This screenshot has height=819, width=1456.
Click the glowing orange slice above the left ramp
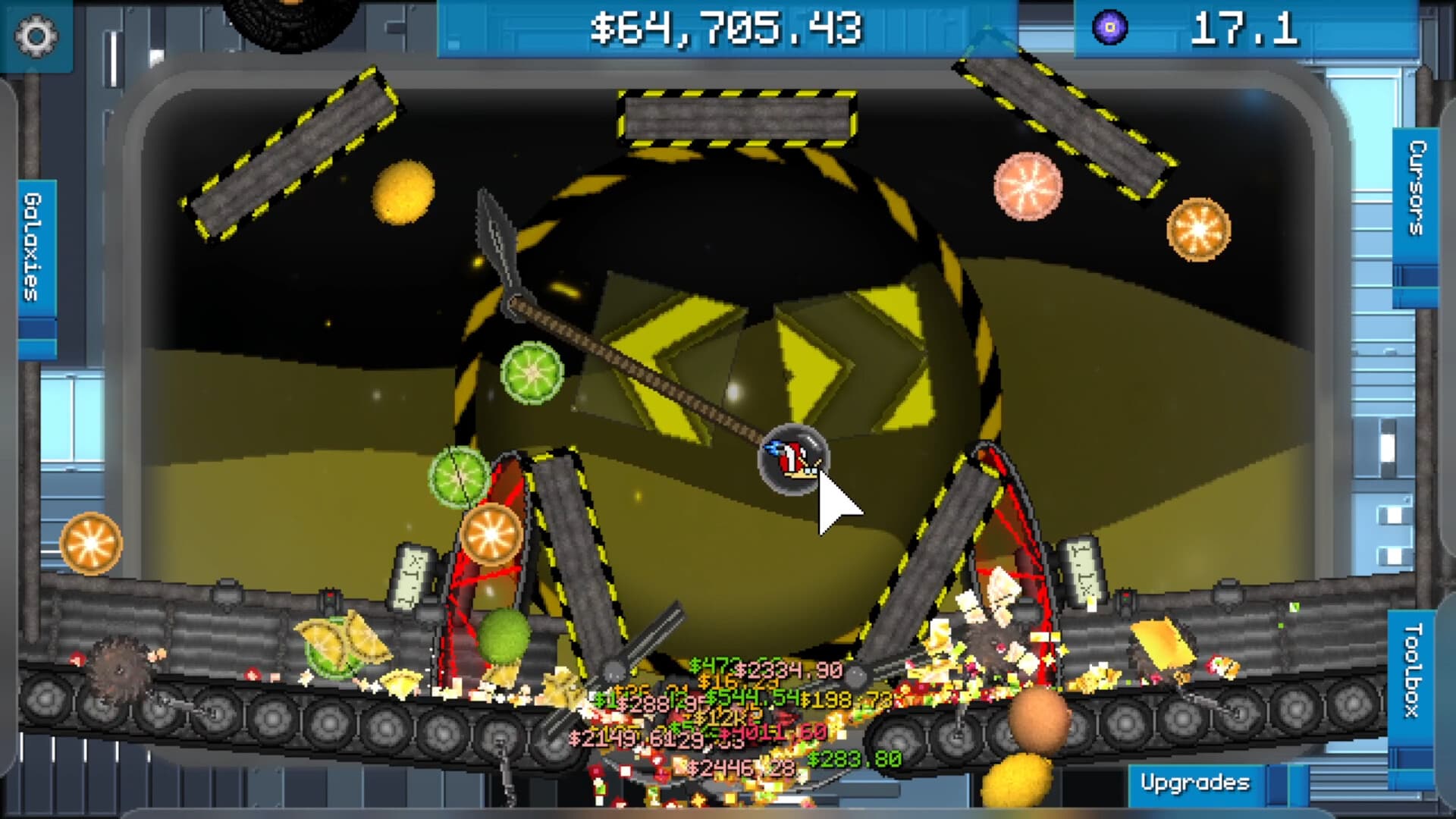(x=491, y=535)
